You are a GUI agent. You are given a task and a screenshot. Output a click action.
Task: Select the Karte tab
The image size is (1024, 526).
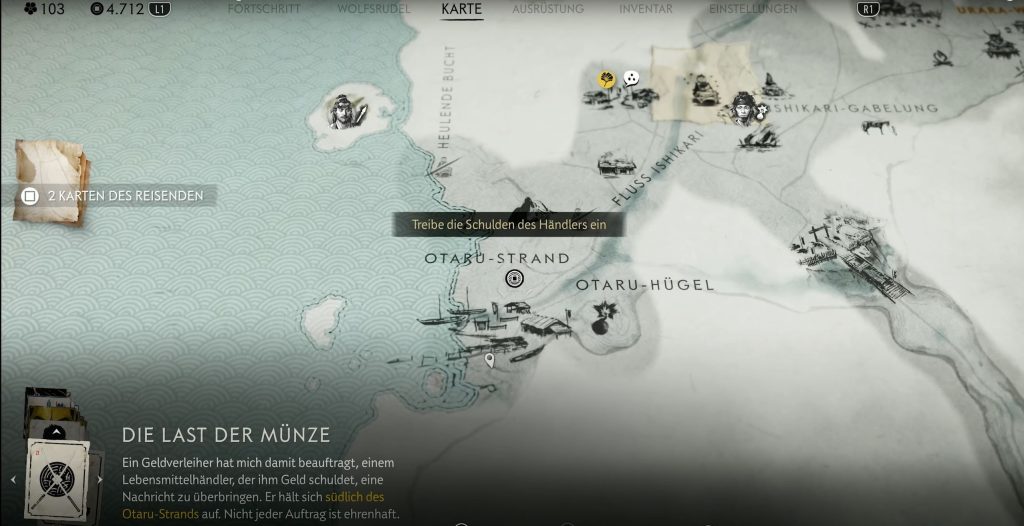tap(461, 9)
